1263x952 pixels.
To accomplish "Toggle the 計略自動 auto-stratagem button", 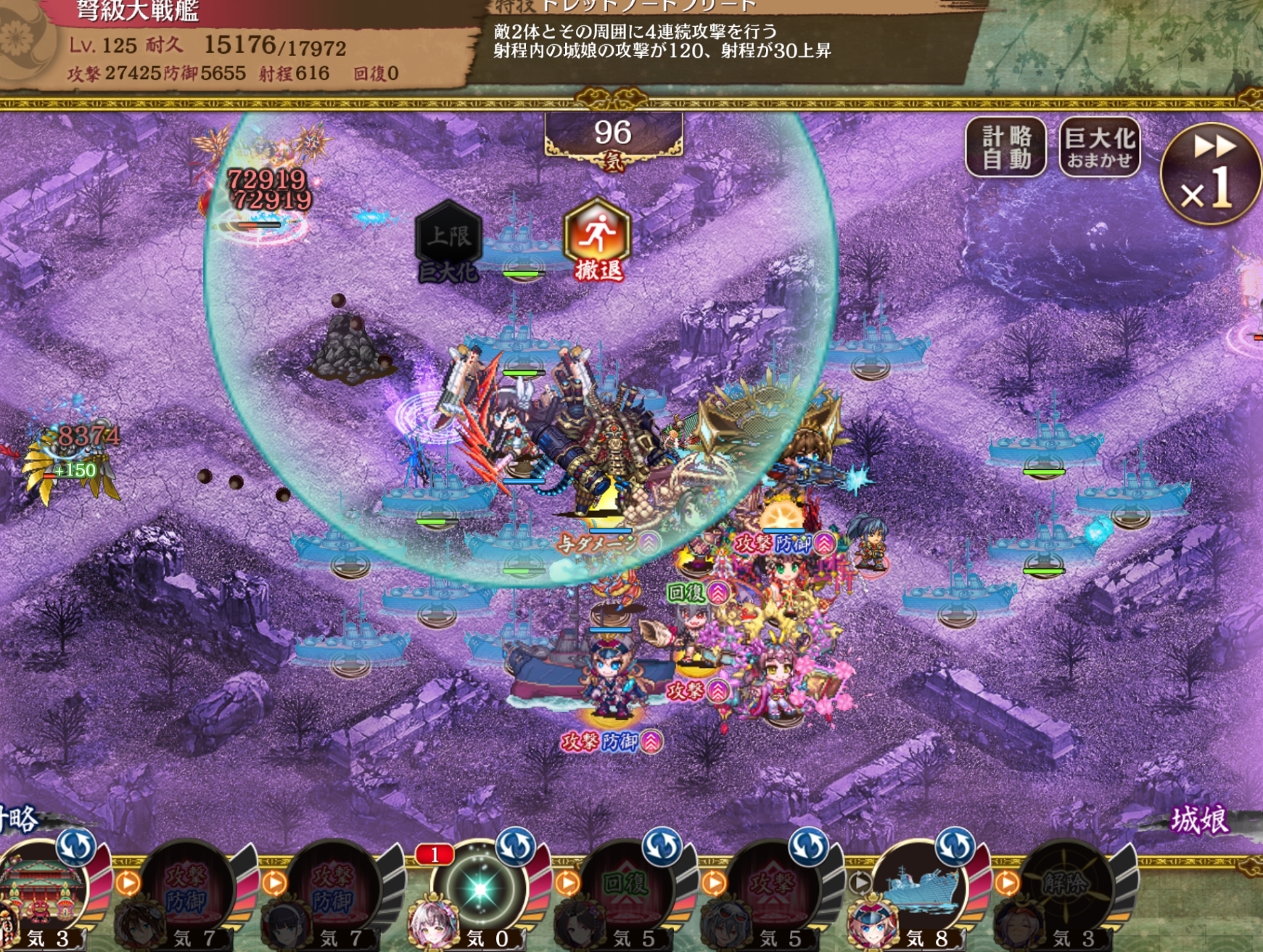I will (x=1005, y=147).
